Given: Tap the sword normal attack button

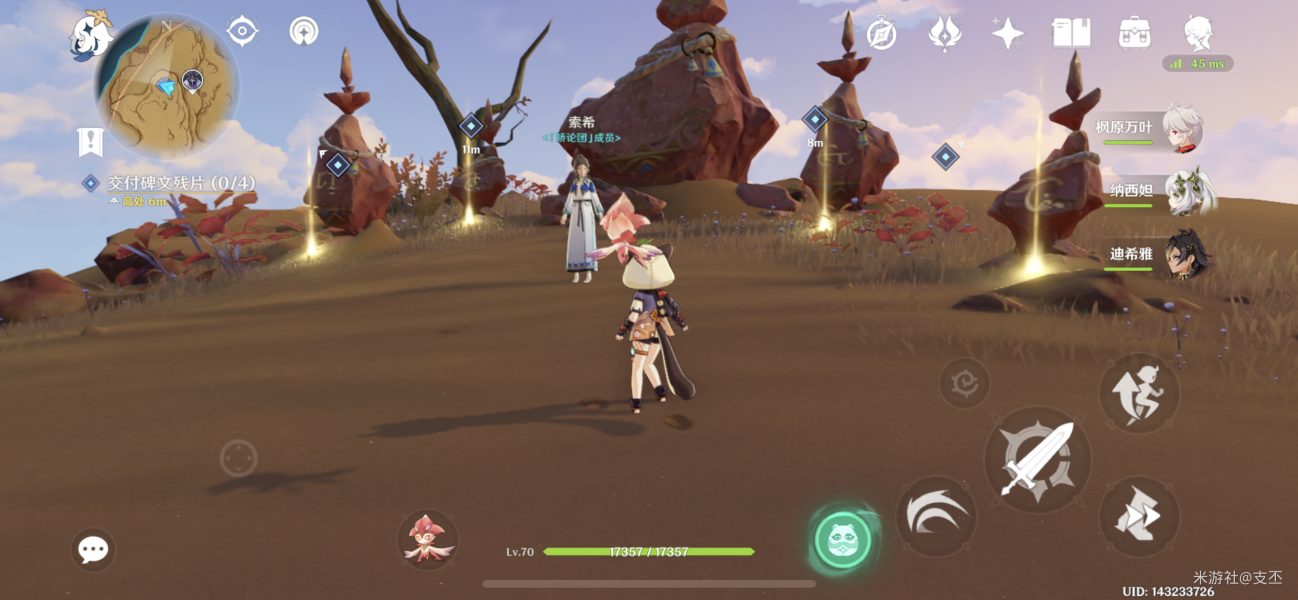Looking at the screenshot, I should (x=1037, y=460).
